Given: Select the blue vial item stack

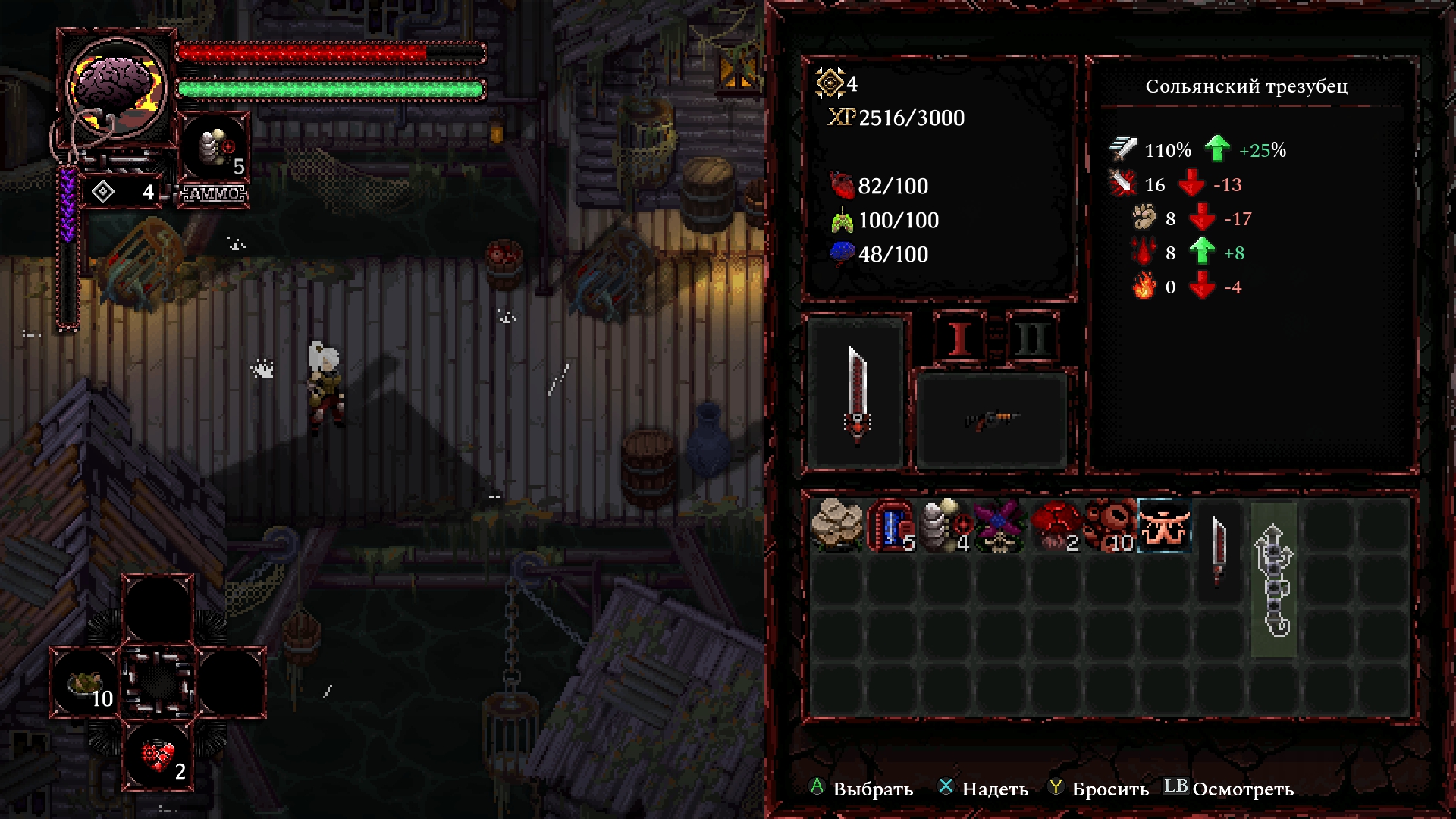Looking at the screenshot, I should point(892,525).
